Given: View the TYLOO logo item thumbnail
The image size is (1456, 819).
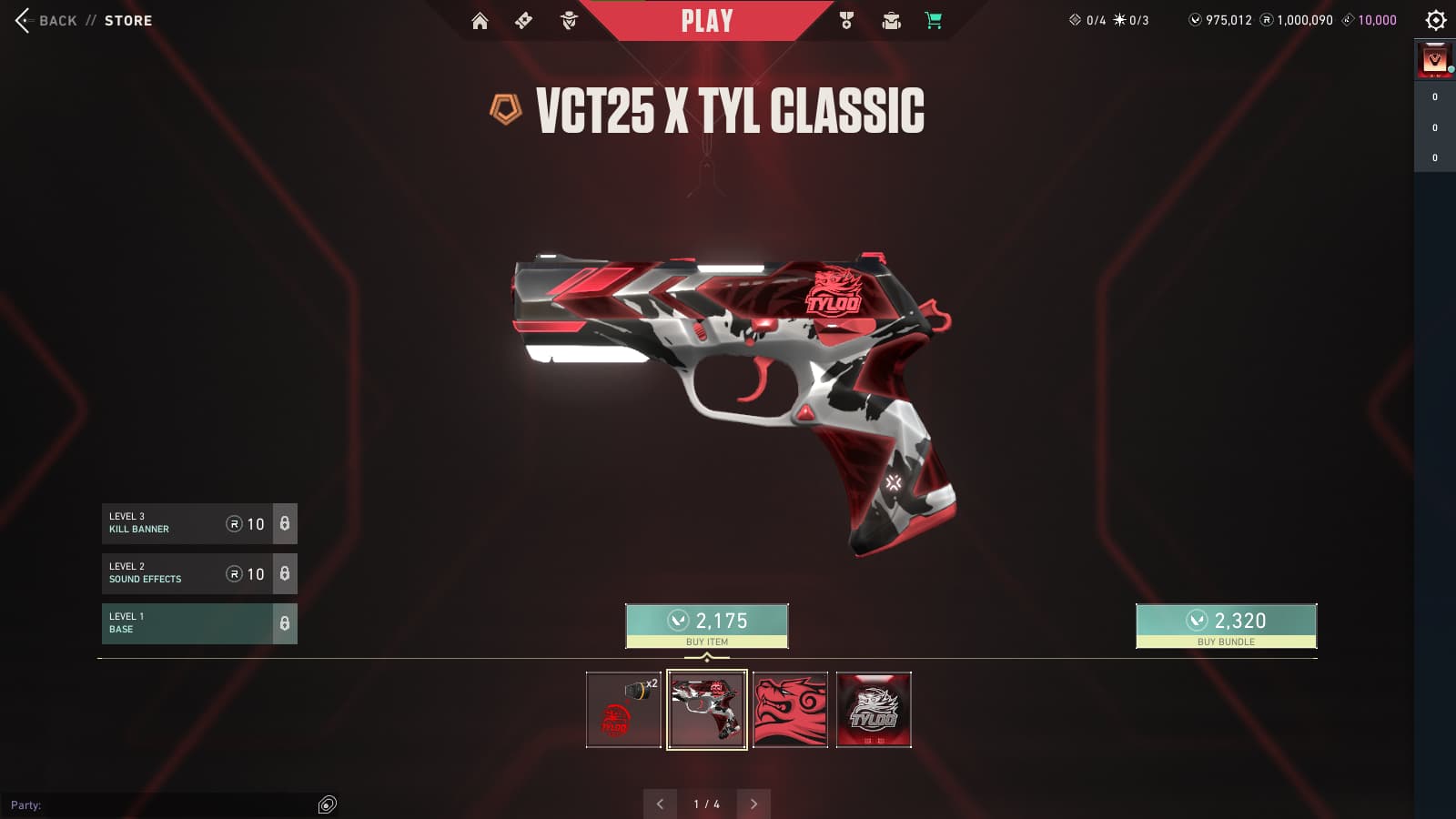Looking at the screenshot, I should click(874, 710).
